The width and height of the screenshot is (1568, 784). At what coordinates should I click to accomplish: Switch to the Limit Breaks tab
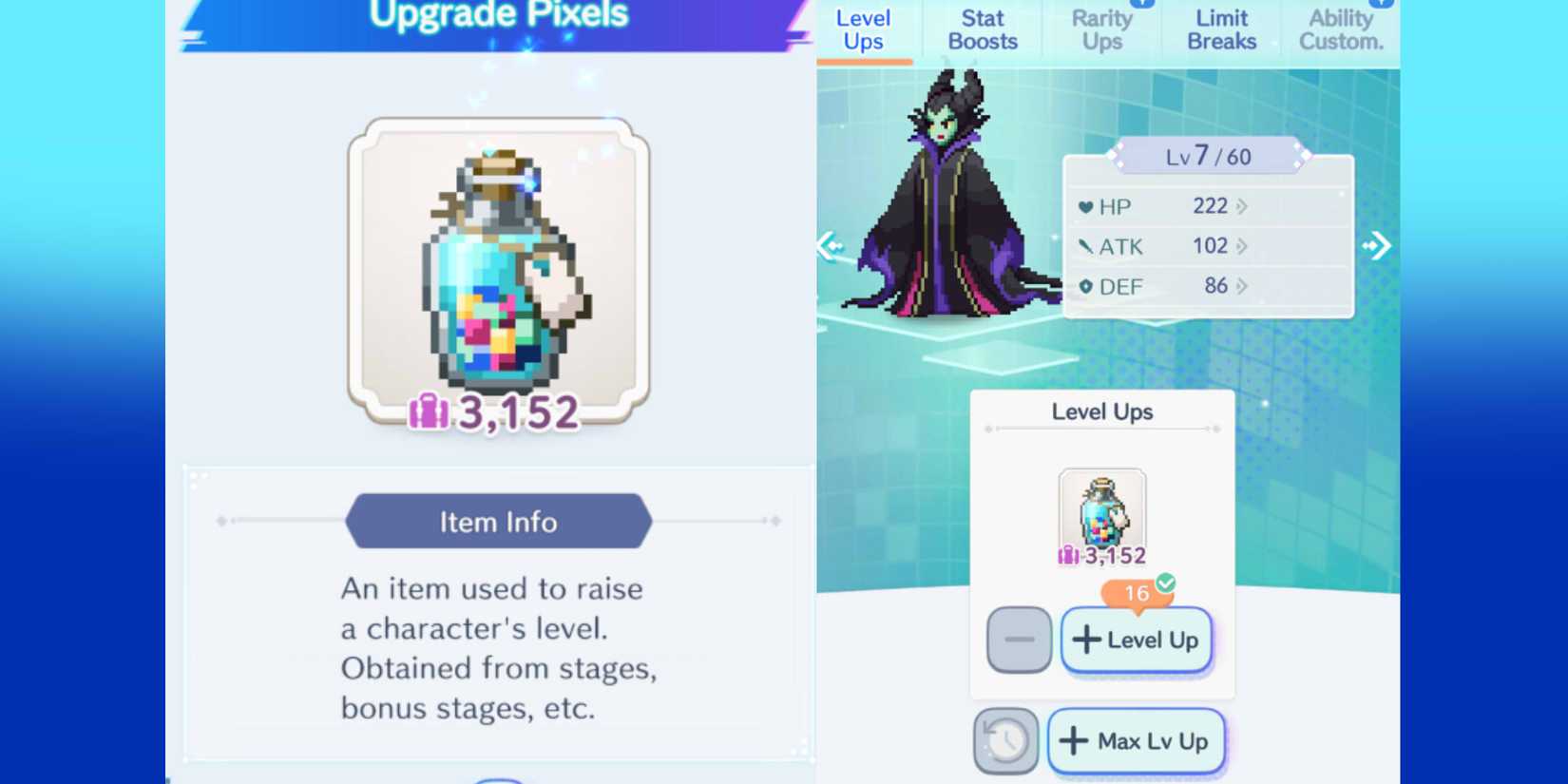tap(1221, 29)
